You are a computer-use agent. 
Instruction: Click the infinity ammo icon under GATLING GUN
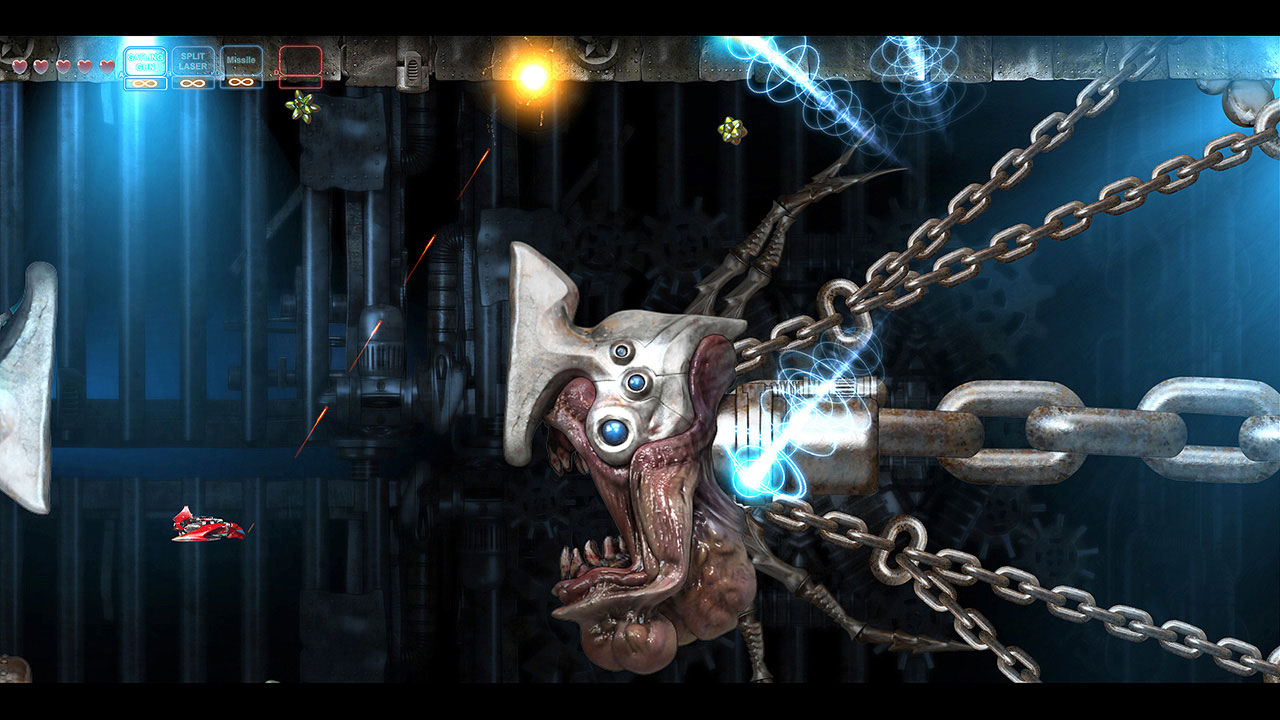145,83
